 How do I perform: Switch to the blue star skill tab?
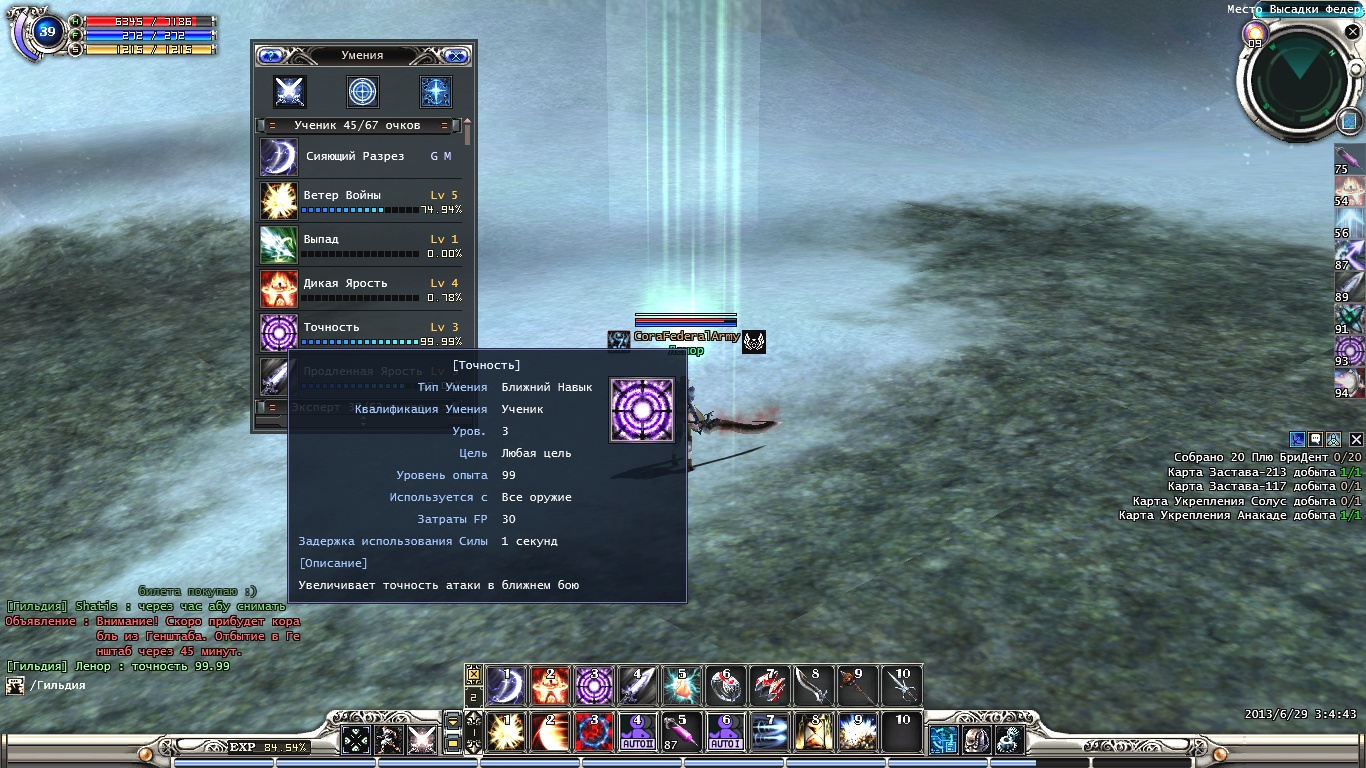click(x=436, y=92)
